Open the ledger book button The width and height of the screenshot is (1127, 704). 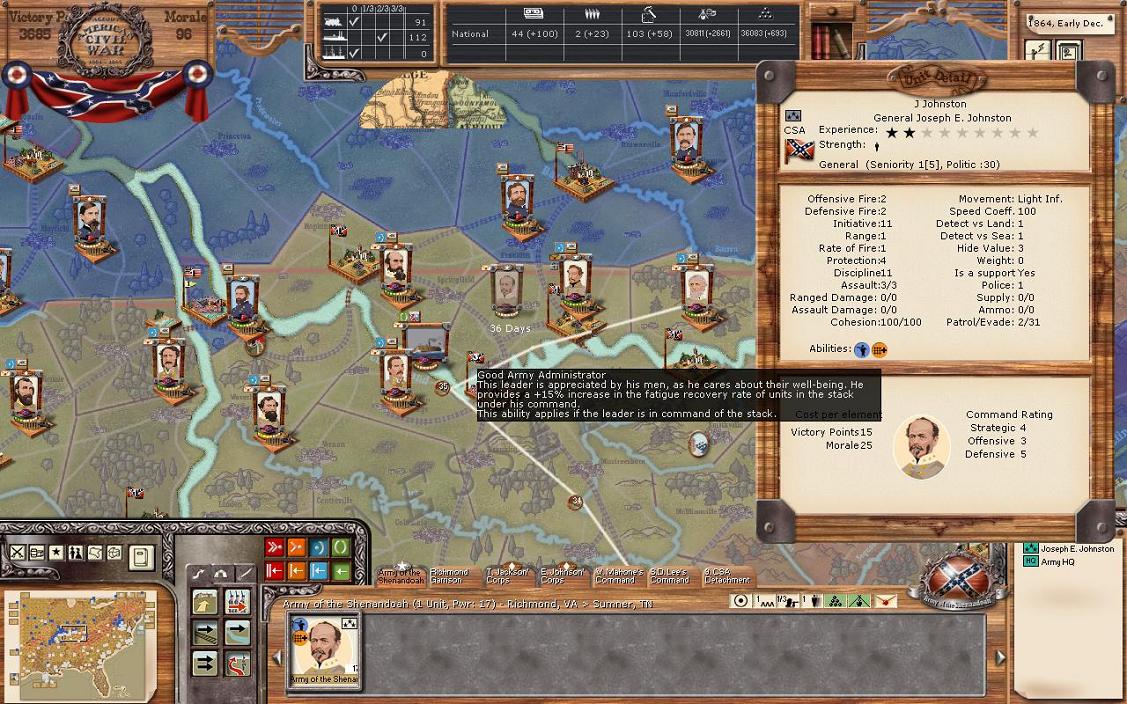pos(141,554)
